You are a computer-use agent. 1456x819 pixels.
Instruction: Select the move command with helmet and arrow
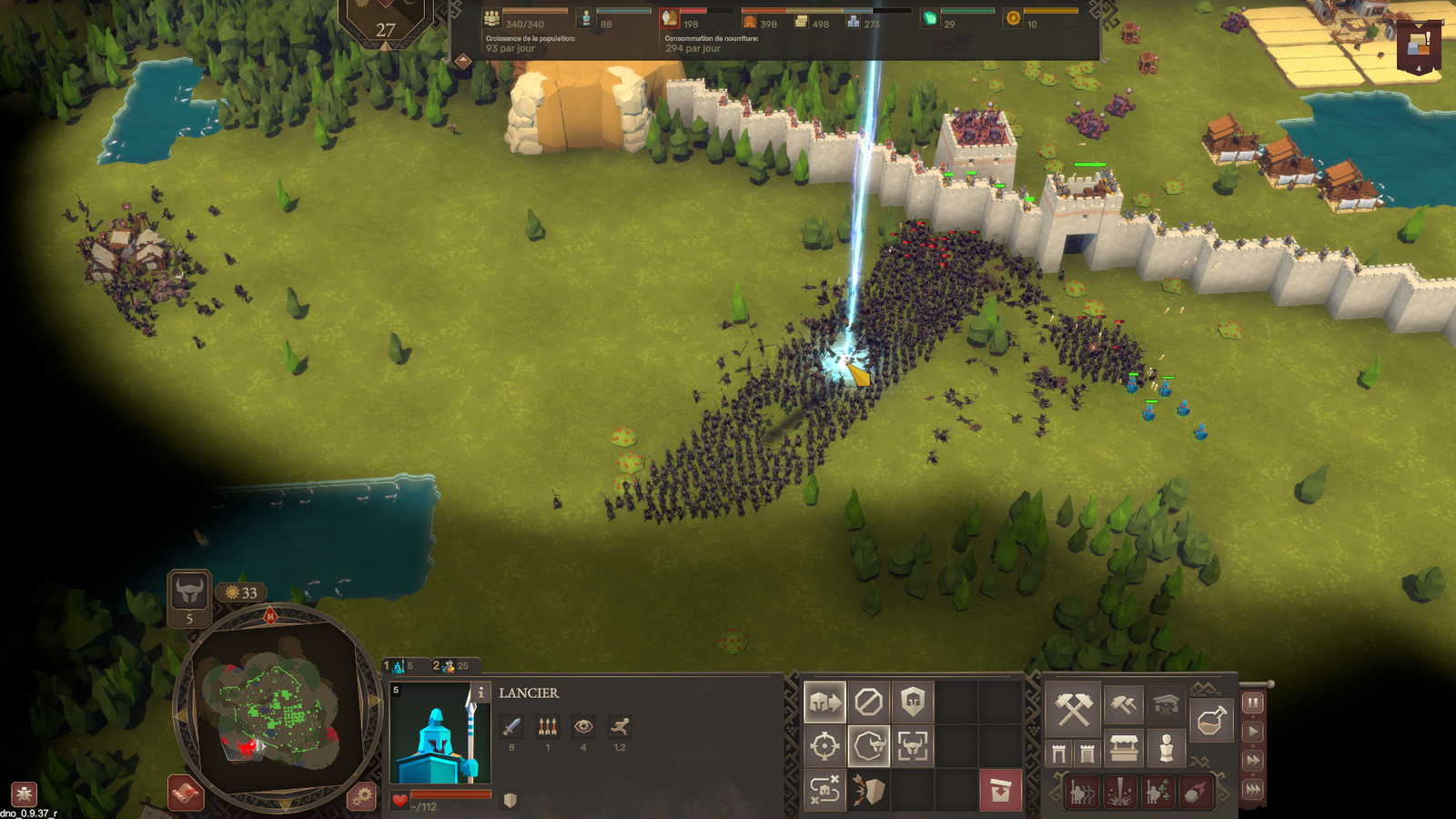pyautogui.click(x=824, y=703)
